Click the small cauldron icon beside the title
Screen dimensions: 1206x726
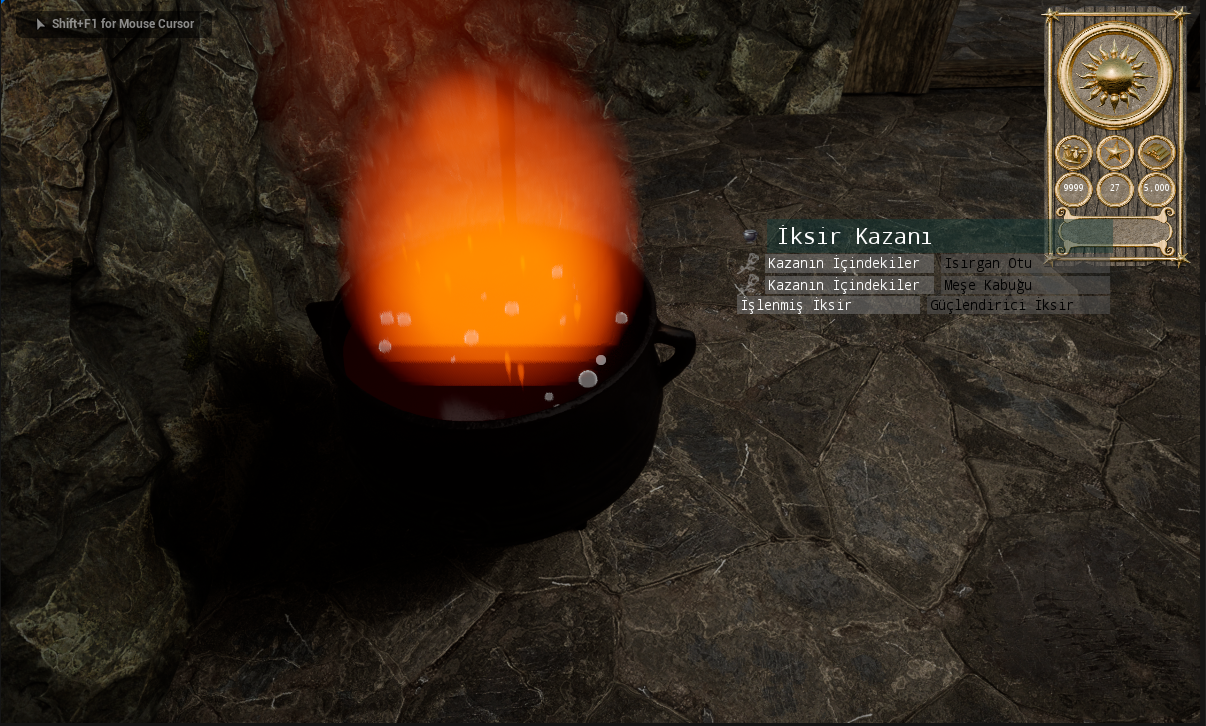(x=751, y=236)
